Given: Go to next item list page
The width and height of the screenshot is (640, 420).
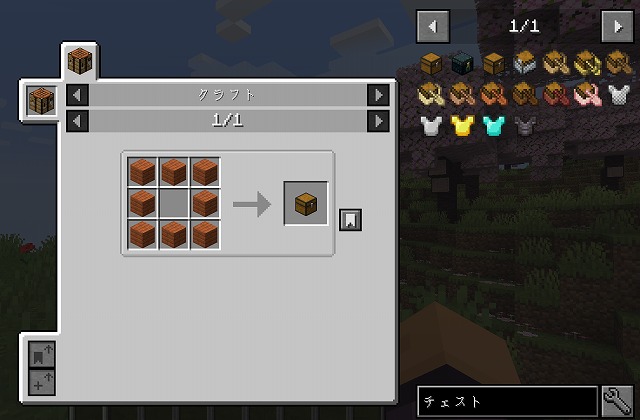Looking at the screenshot, I should coord(615,25).
